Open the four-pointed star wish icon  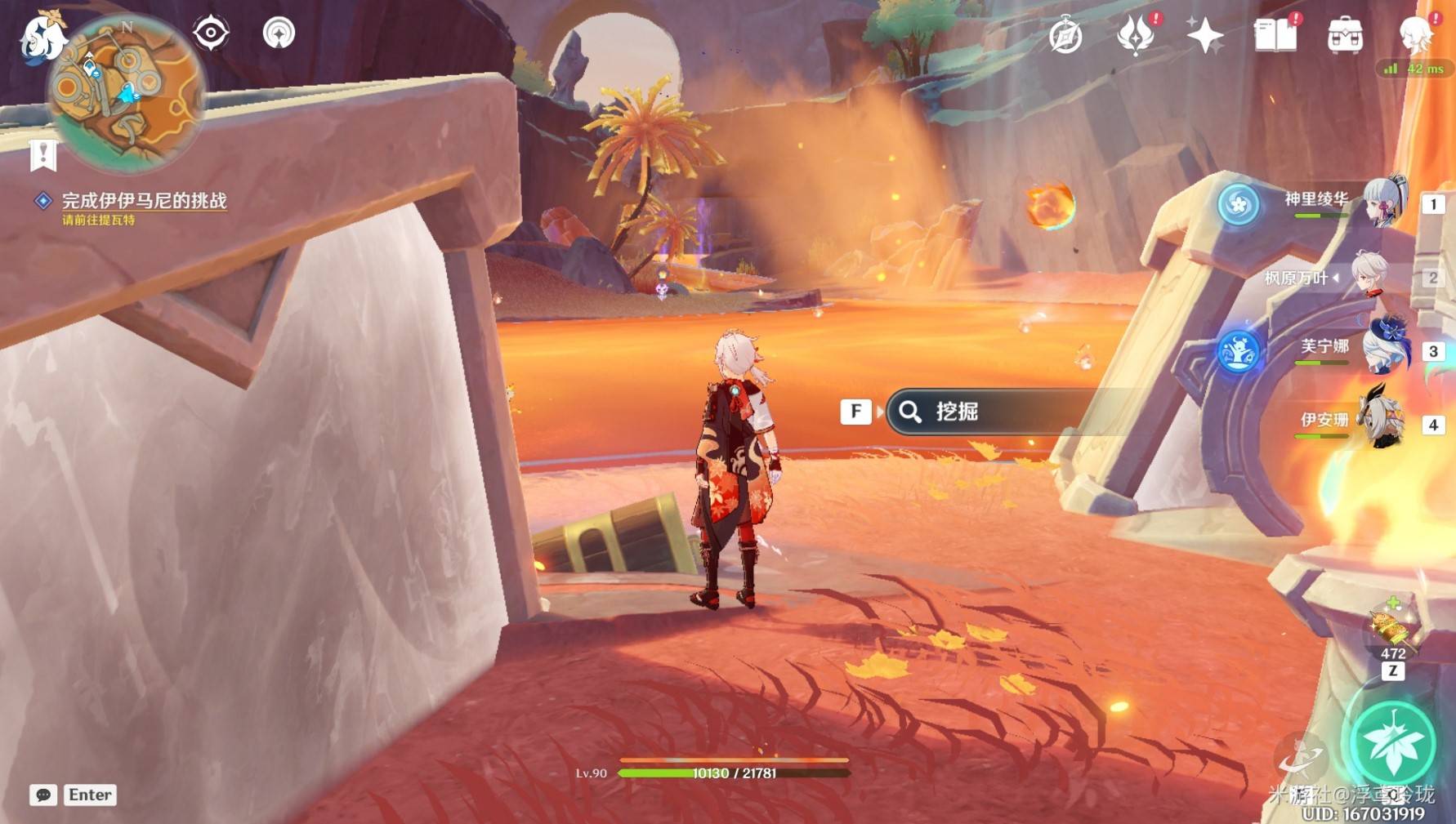pos(1204,36)
